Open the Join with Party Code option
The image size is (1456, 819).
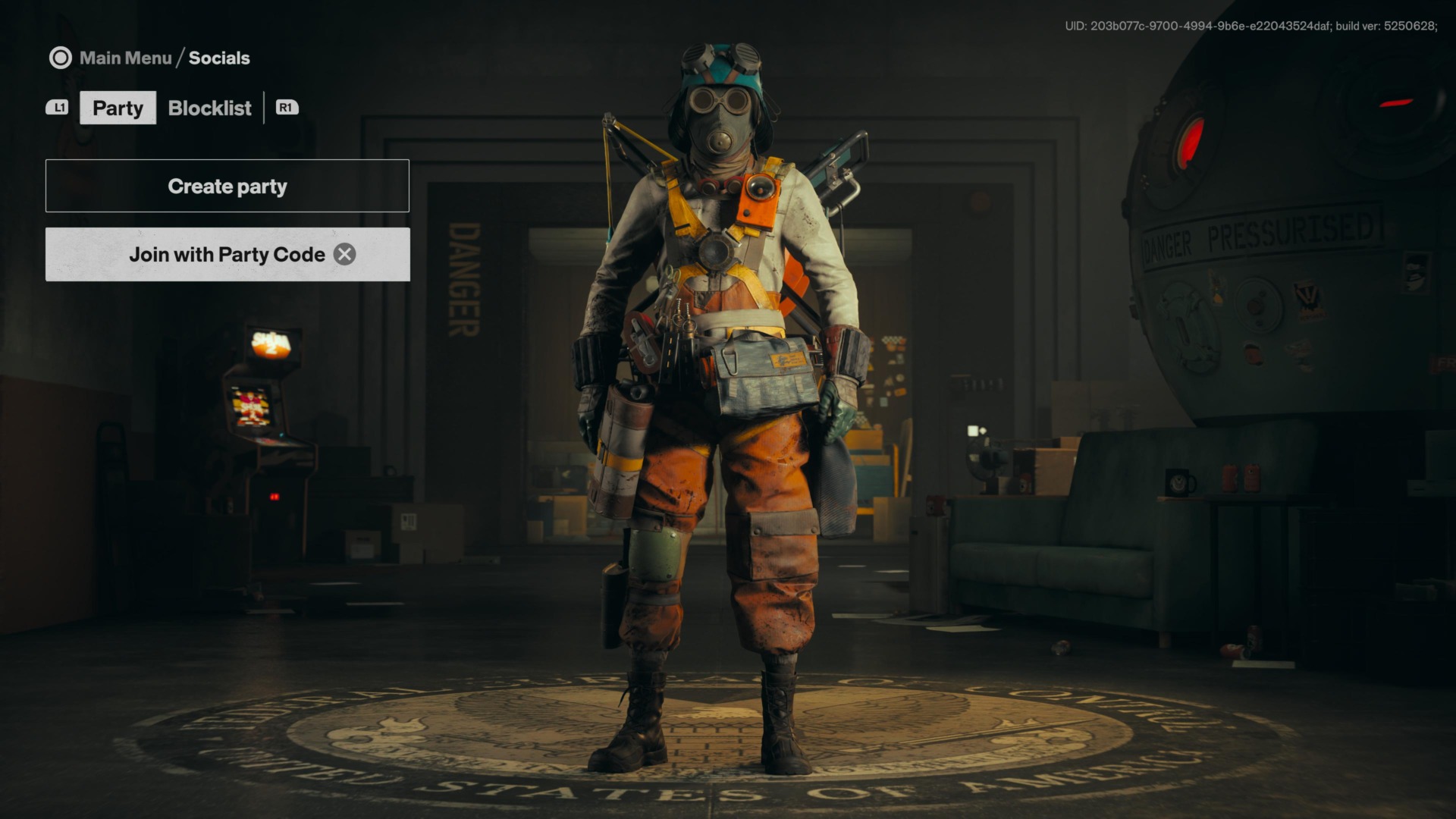point(227,254)
